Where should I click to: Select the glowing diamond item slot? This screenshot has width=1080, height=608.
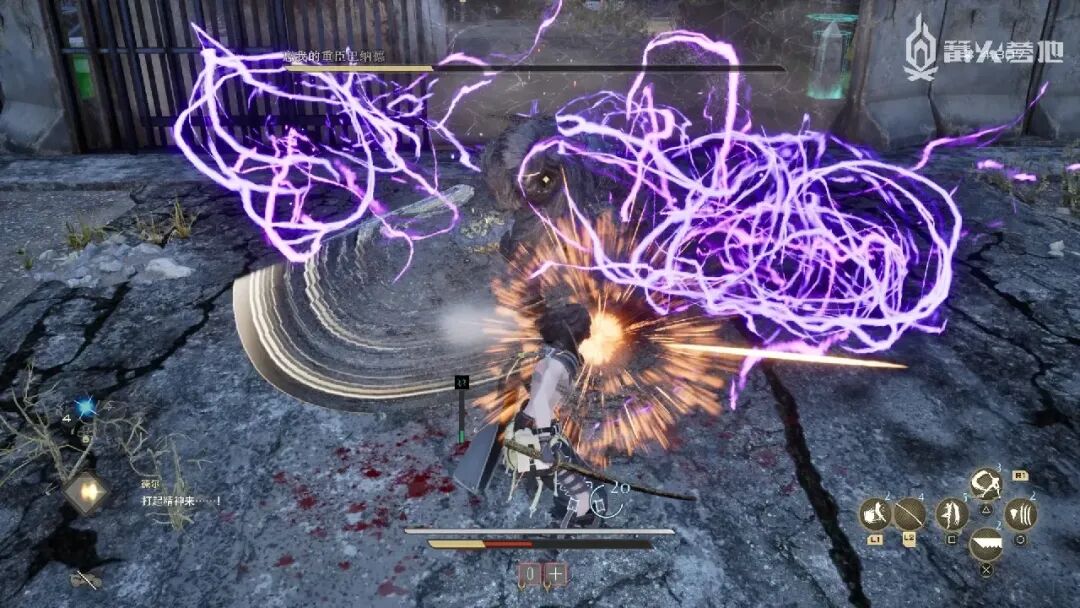tap(85, 492)
